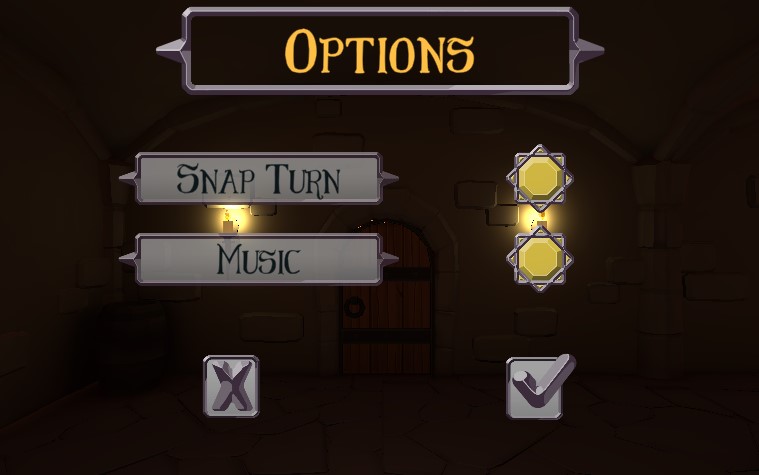Image resolution: width=759 pixels, height=475 pixels.
Task: Cancel options with the X button
Action: pyautogui.click(x=231, y=386)
